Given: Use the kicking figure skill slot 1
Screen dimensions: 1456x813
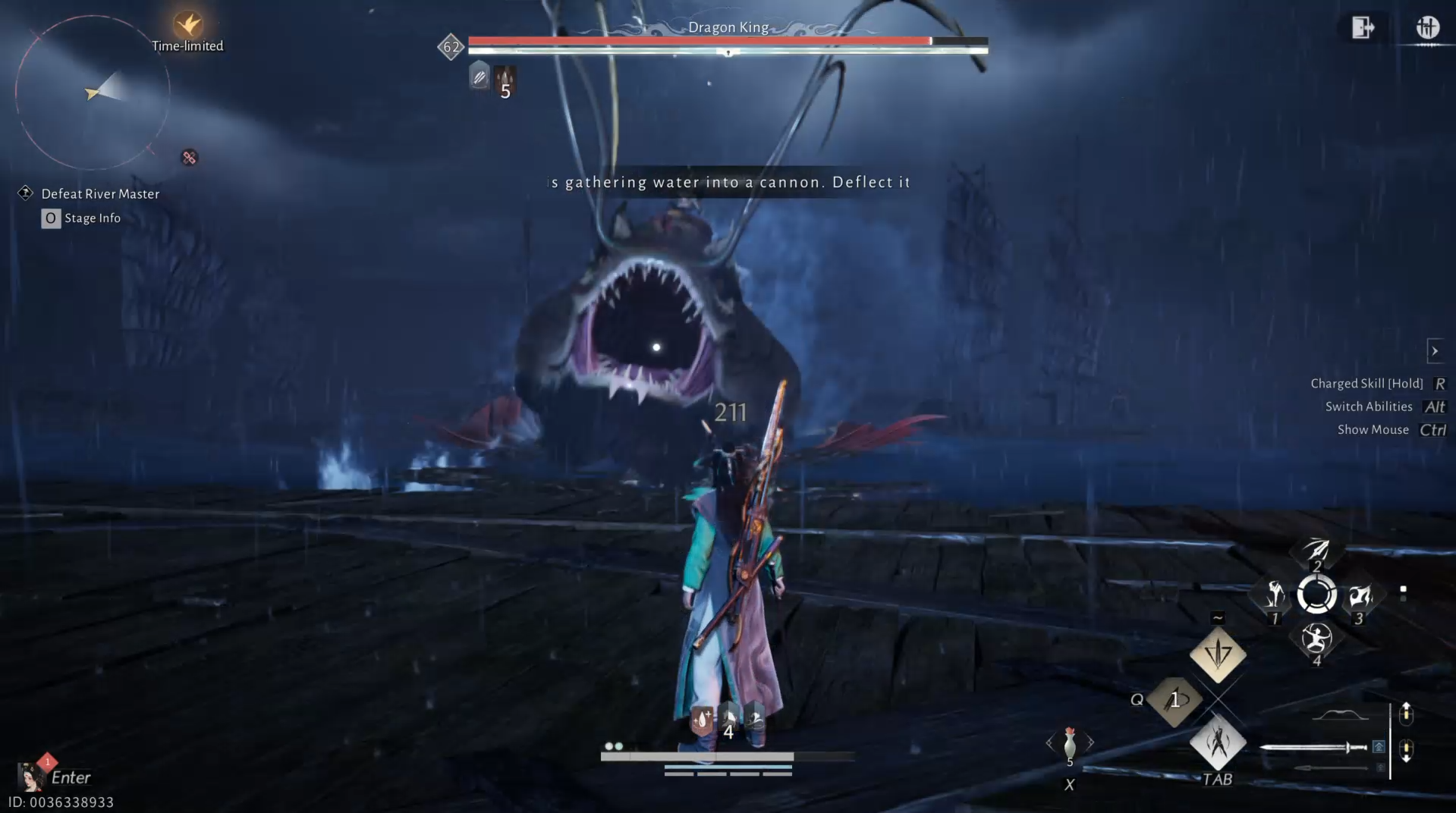Looking at the screenshot, I should tap(1275, 596).
